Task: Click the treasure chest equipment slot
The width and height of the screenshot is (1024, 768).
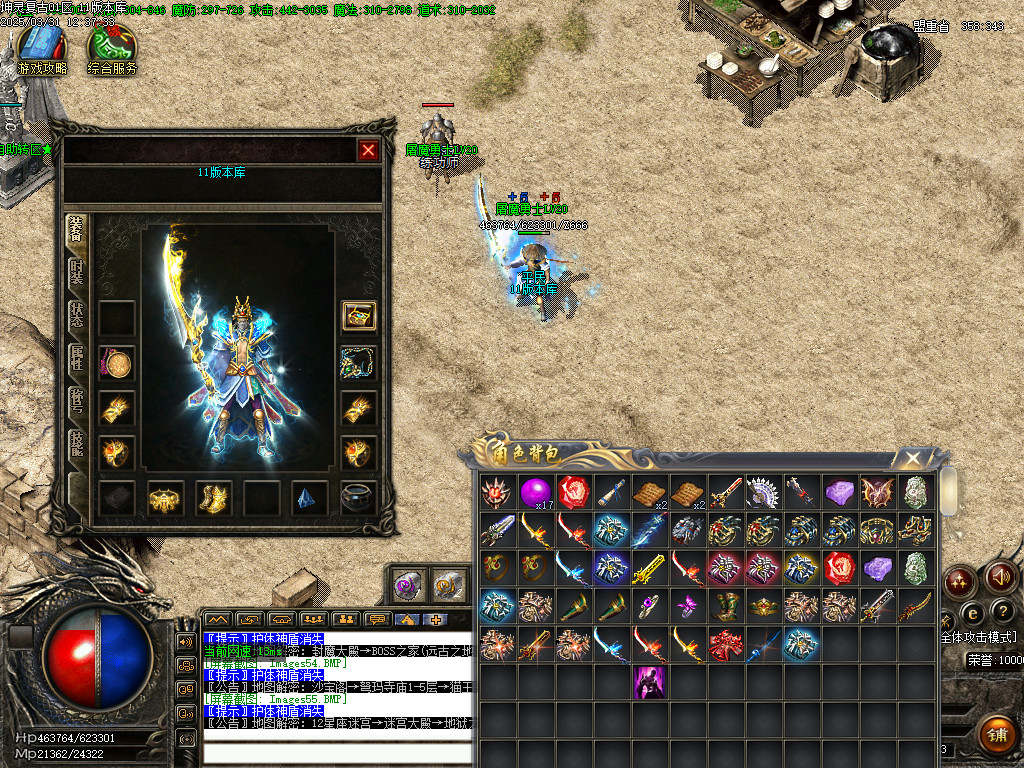Action: [358, 316]
